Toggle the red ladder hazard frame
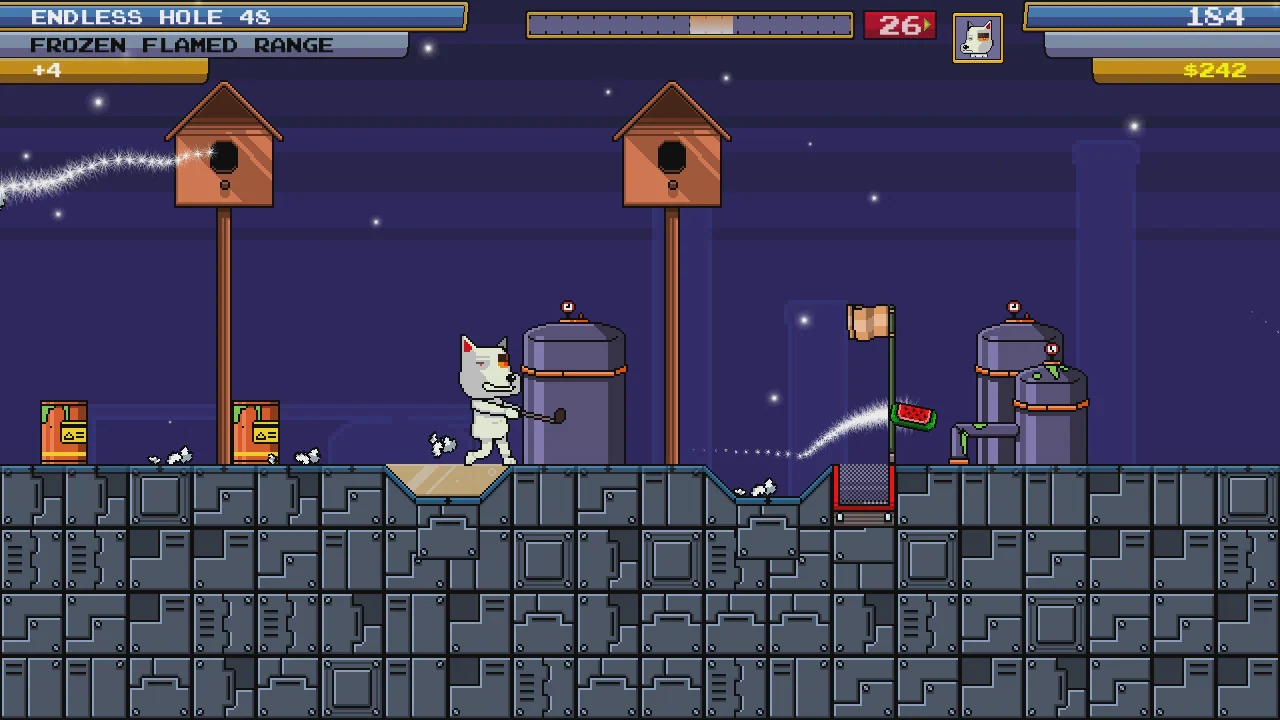This screenshot has height=720, width=1280. (863, 490)
